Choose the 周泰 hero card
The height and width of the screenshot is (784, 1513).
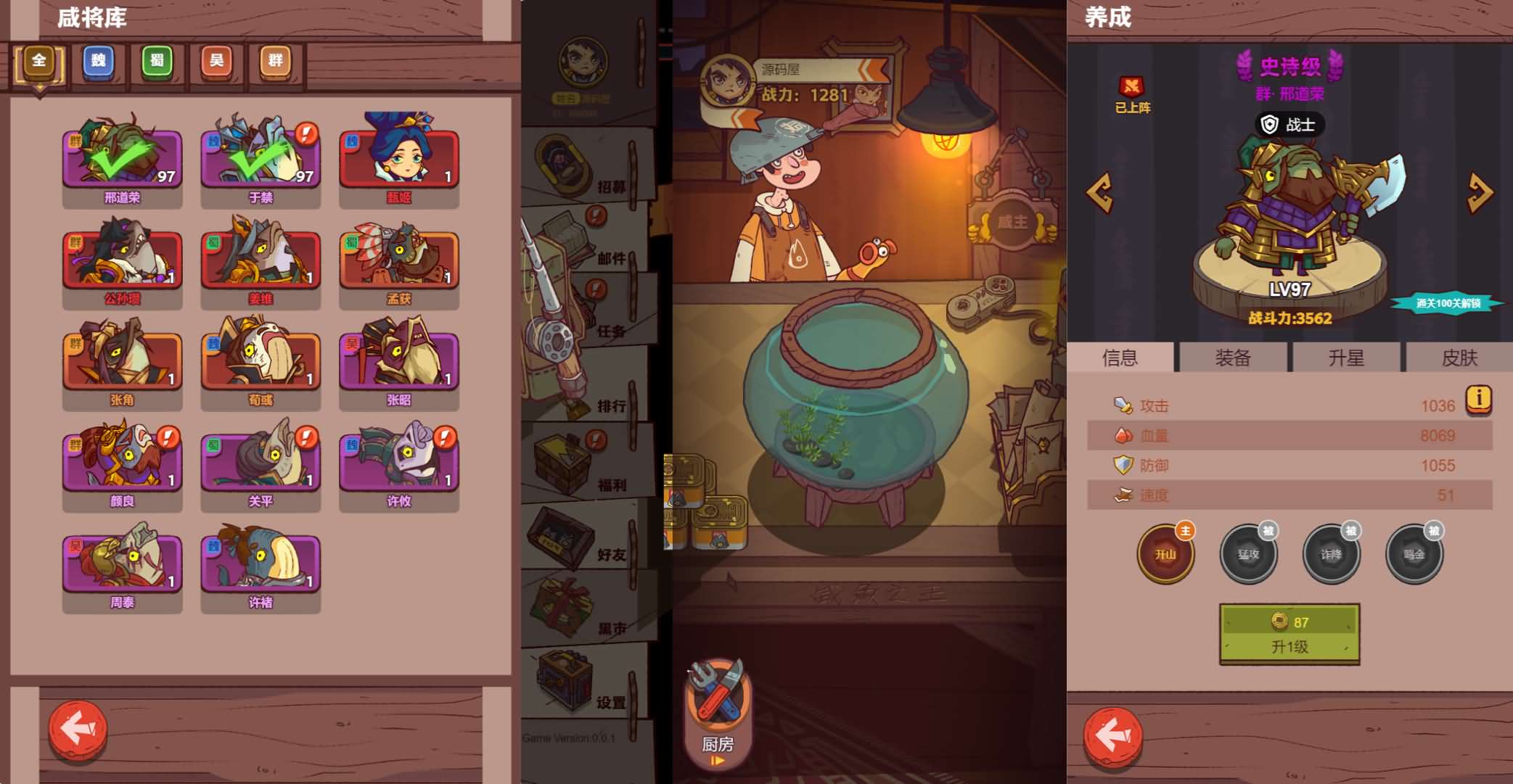(122, 564)
